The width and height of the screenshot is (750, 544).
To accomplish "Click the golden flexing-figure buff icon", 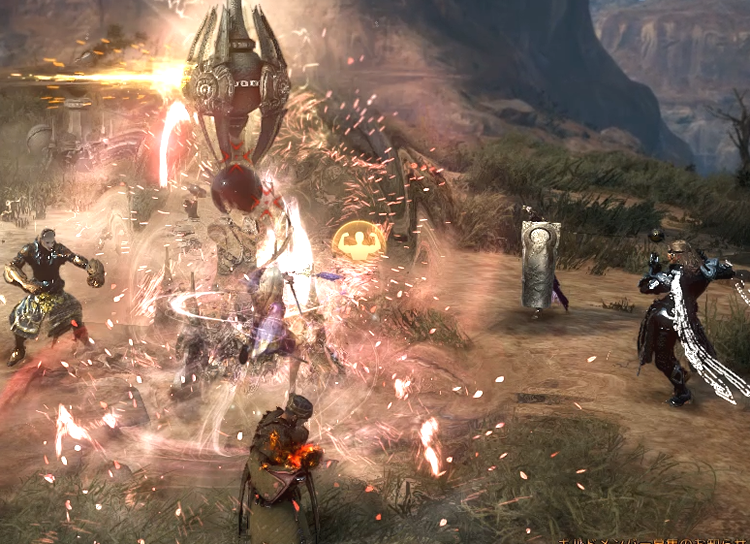I will click(x=359, y=241).
